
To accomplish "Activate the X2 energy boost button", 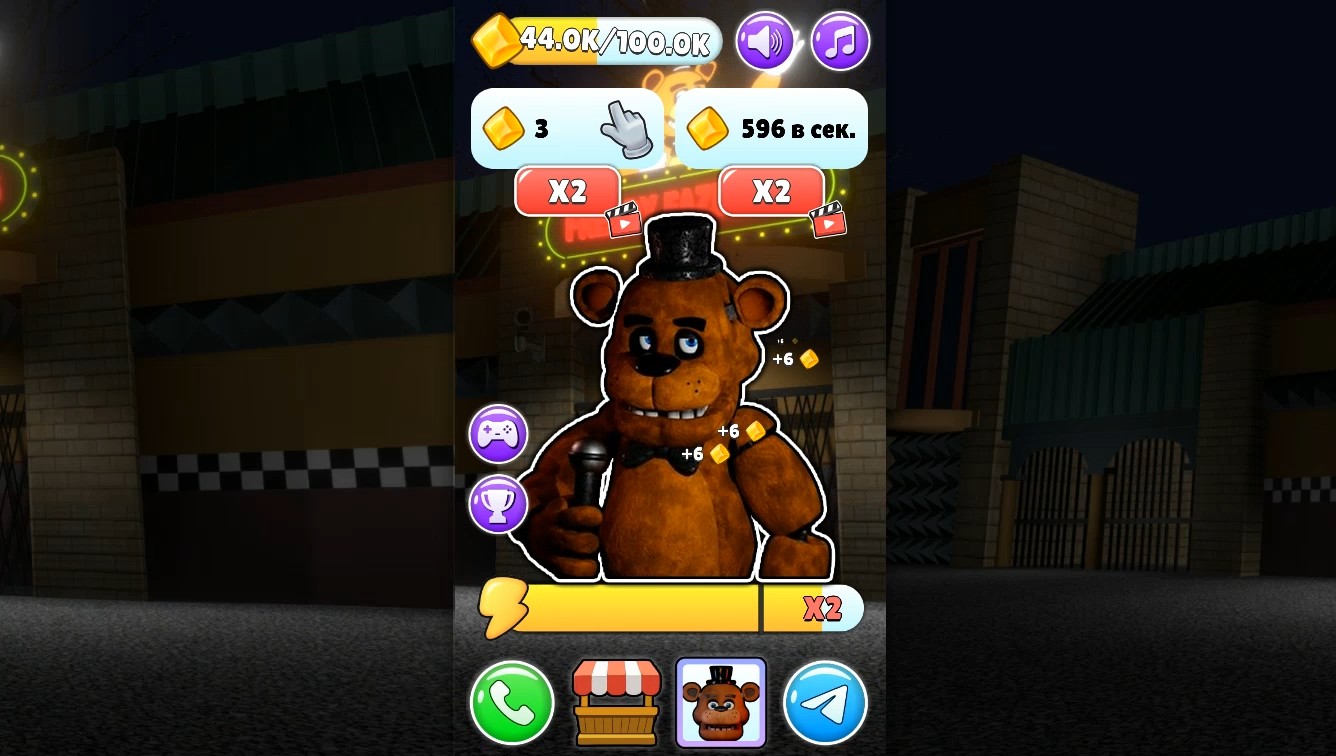I will coord(823,608).
